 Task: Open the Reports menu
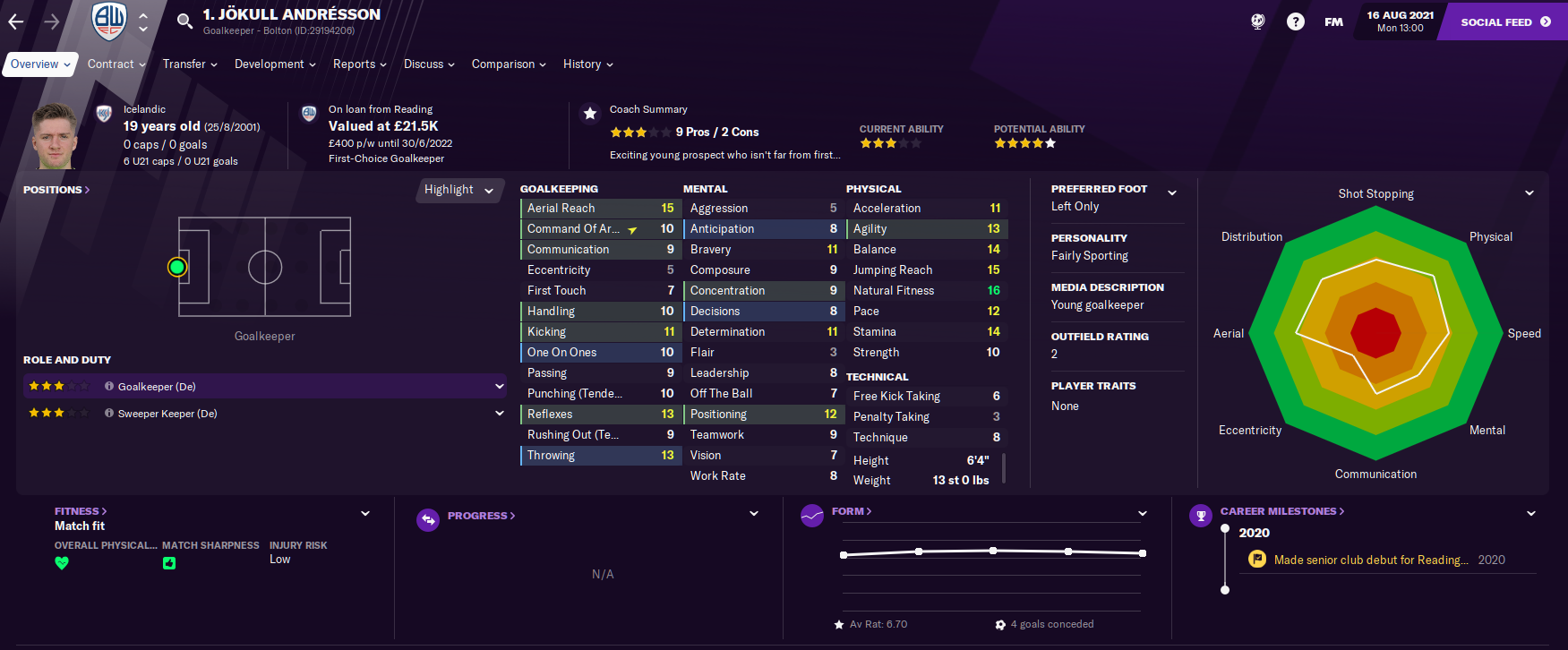(359, 64)
